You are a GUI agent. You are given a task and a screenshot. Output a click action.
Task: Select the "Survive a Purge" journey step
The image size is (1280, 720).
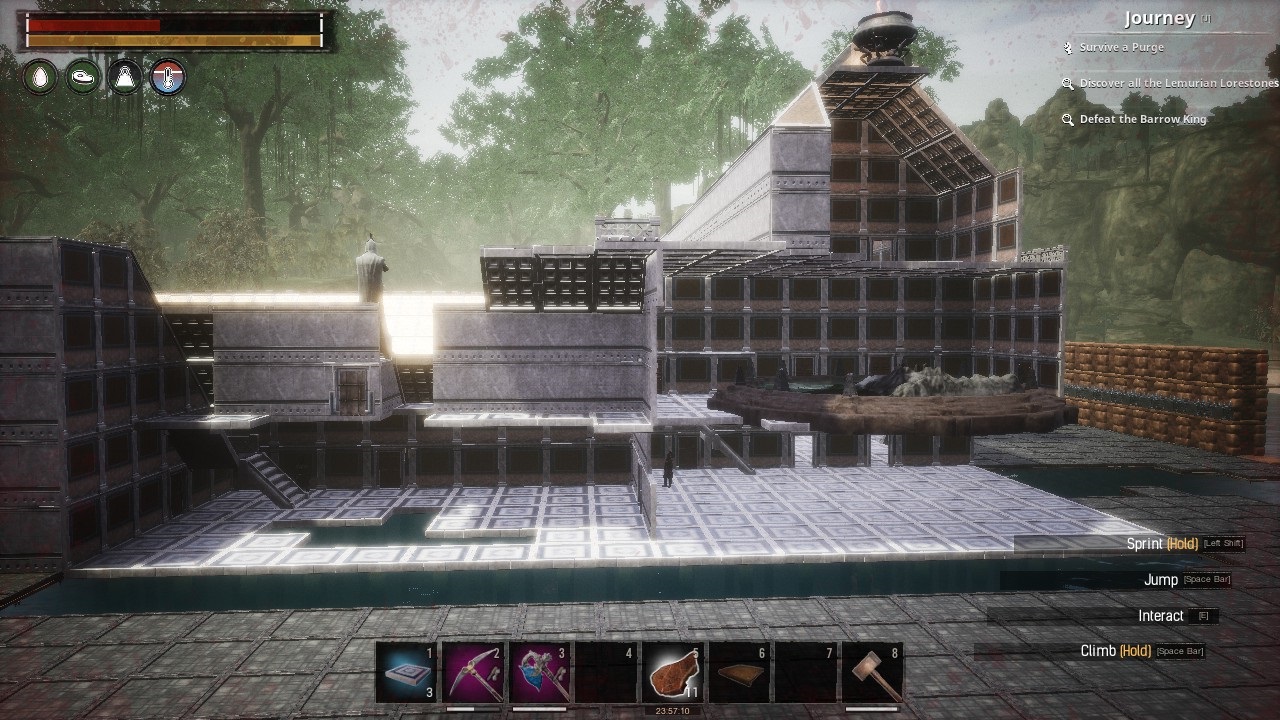[x=1121, y=47]
